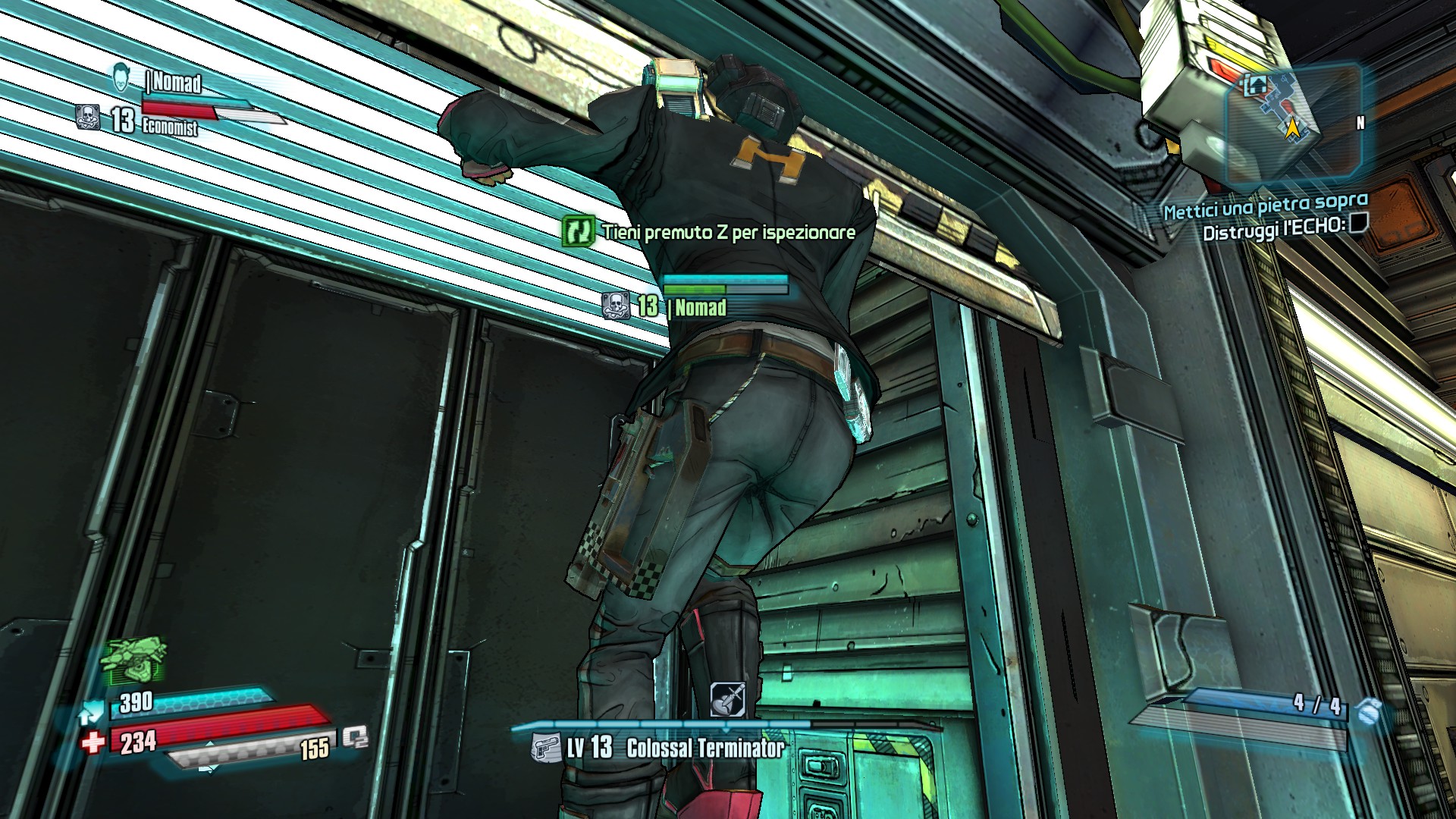This screenshot has width=1456, height=819.
Task: Select the melee icon above the weapon name
Action: click(x=726, y=699)
